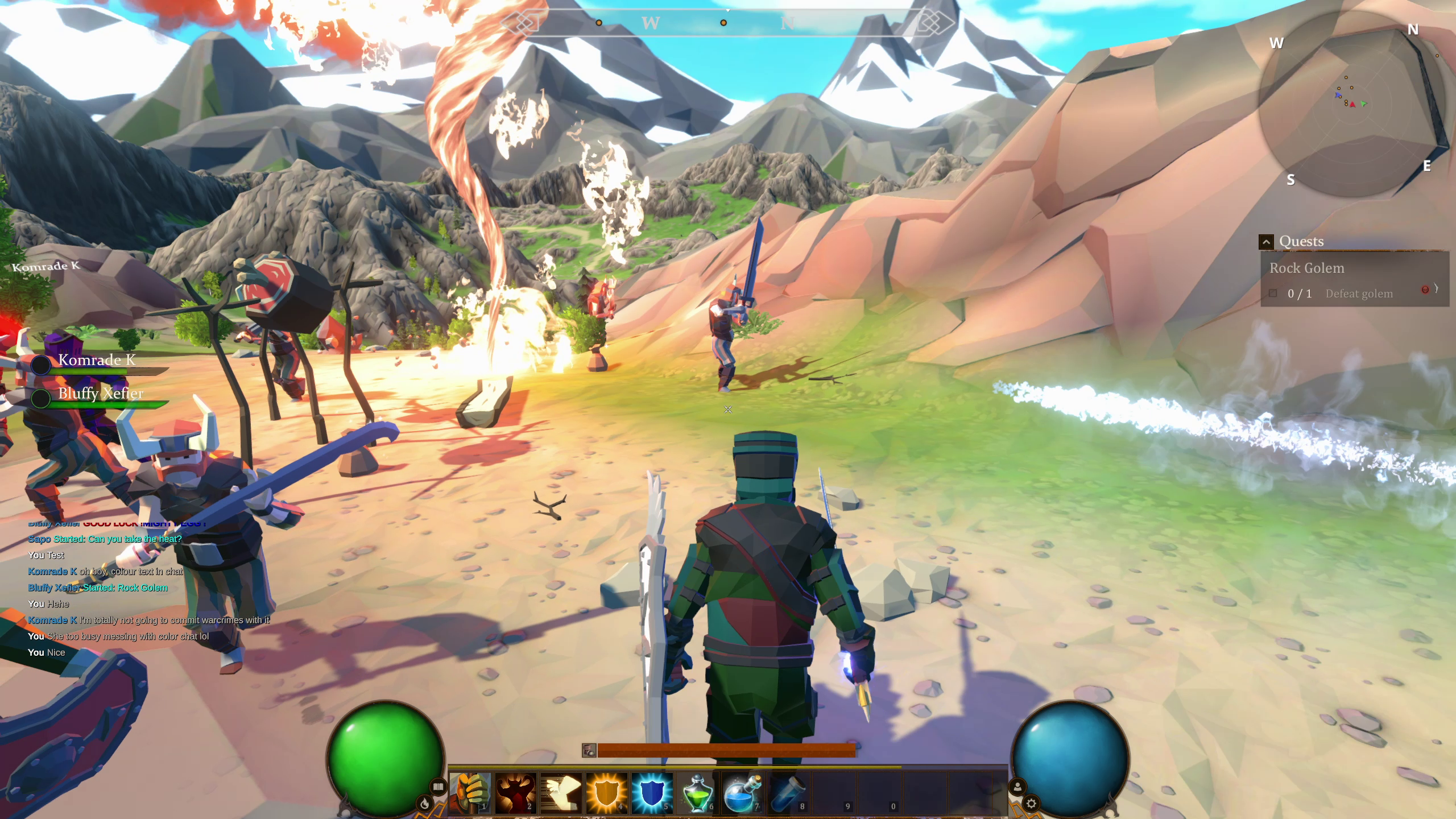Toggle the skull difficulty marker on Rock Golem quest

(x=1425, y=289)
